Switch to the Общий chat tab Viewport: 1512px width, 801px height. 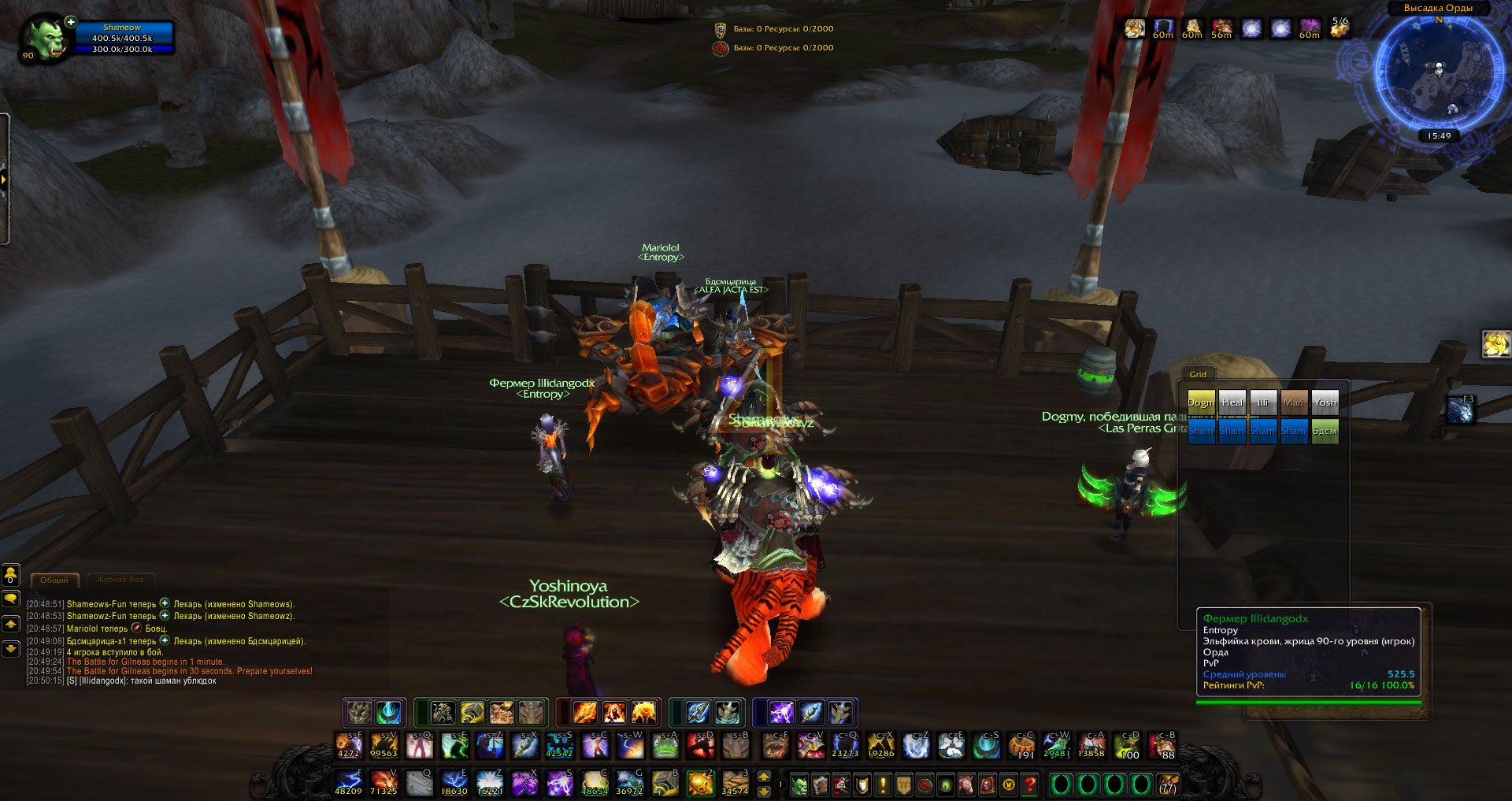pyautogui.click(x=54, y=580)
